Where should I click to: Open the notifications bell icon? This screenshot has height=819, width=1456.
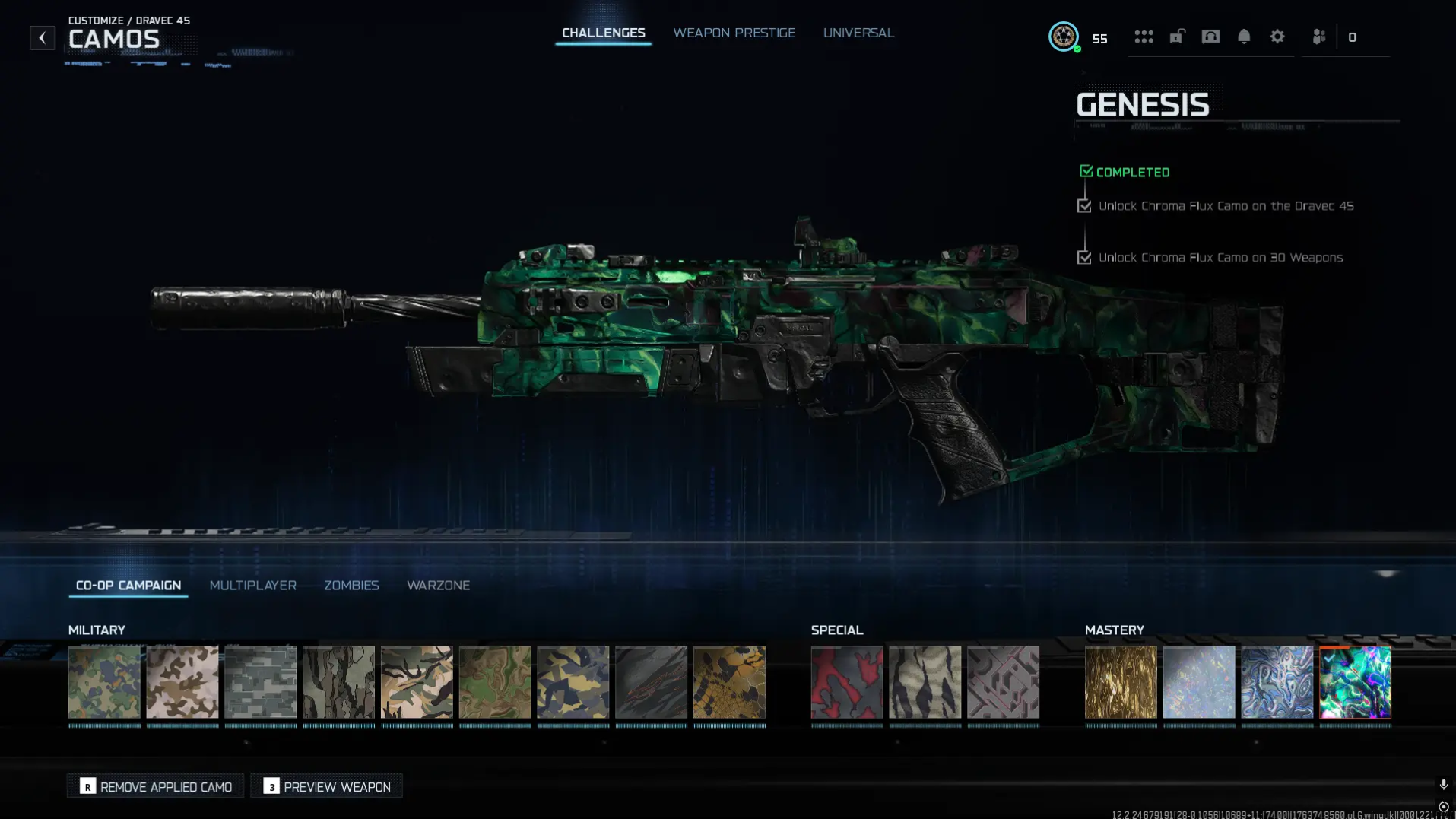pyautogui.click(x=1243, y=37)
